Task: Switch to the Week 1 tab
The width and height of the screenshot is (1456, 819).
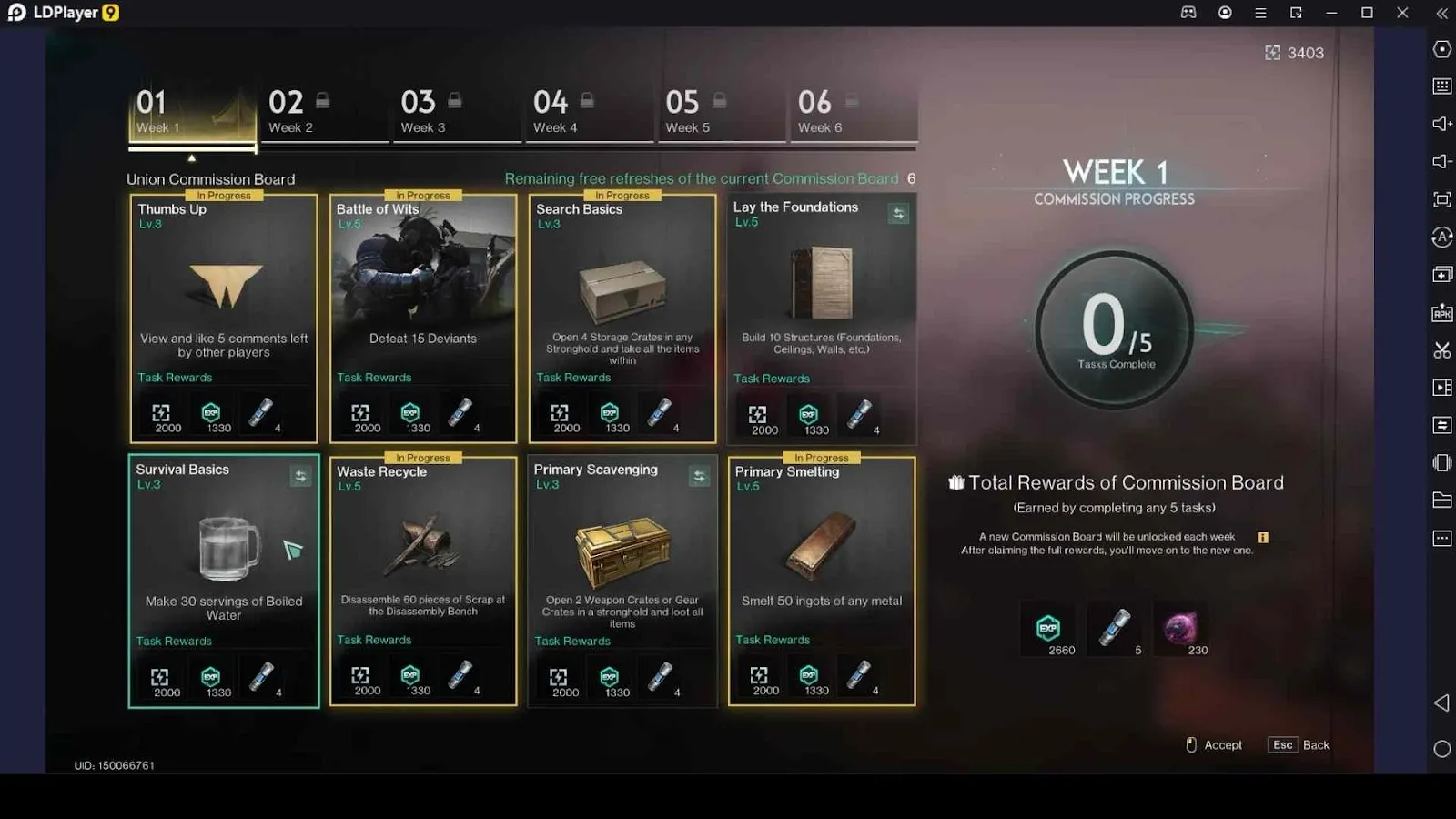Action: (191, 113)
